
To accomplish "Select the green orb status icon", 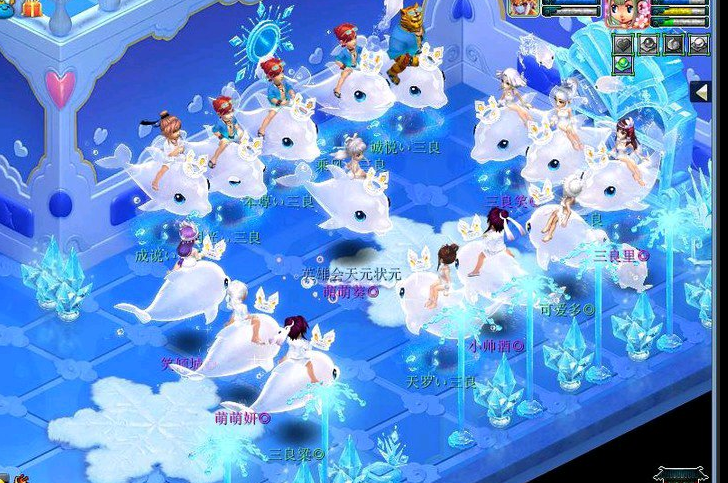I will tap(622, 66).
